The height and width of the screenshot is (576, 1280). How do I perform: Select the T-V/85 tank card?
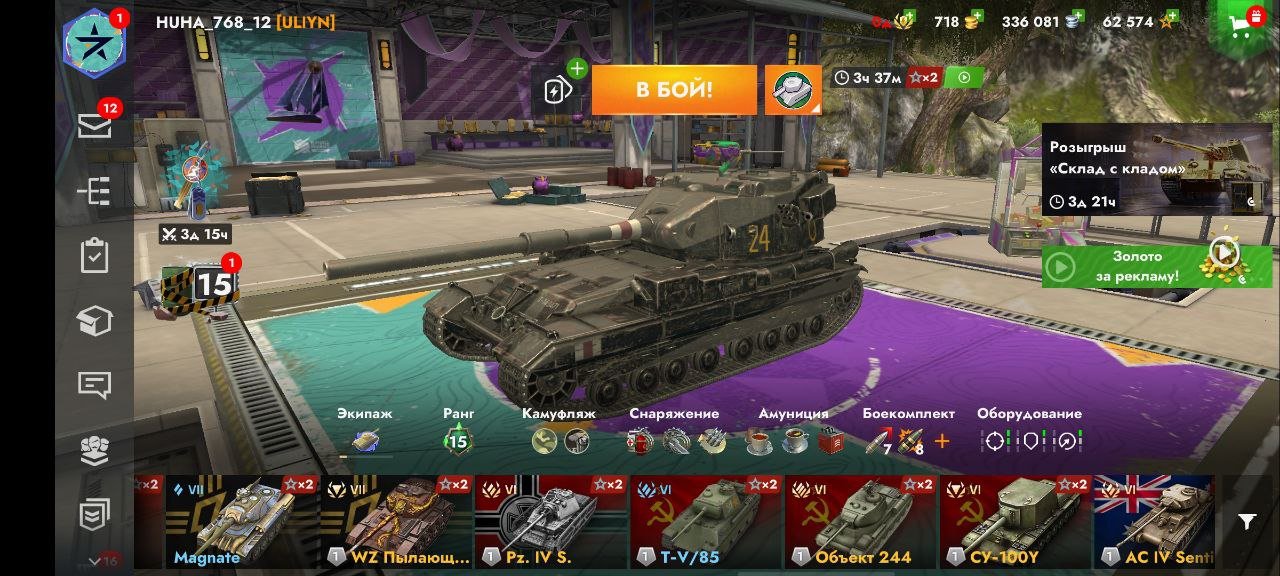tap(706, 522)
